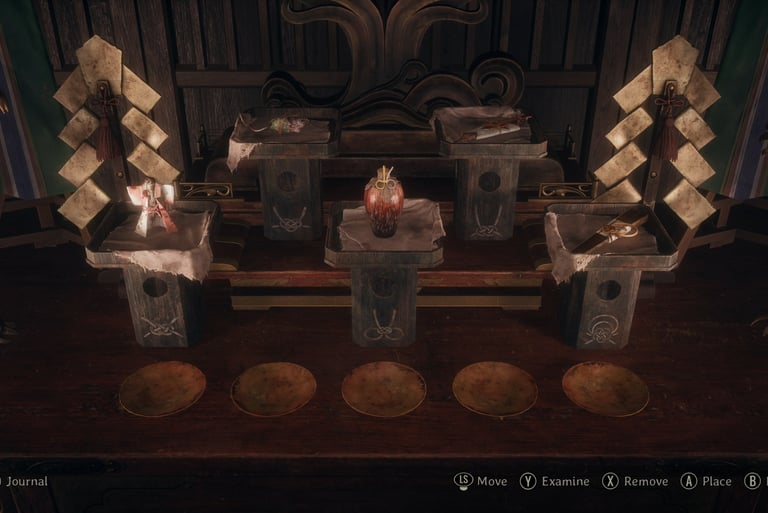Pick the glowing red-and-white paper offering
Image resolution: width=768 pixels, height=513 pixels.
coord(153,209)
